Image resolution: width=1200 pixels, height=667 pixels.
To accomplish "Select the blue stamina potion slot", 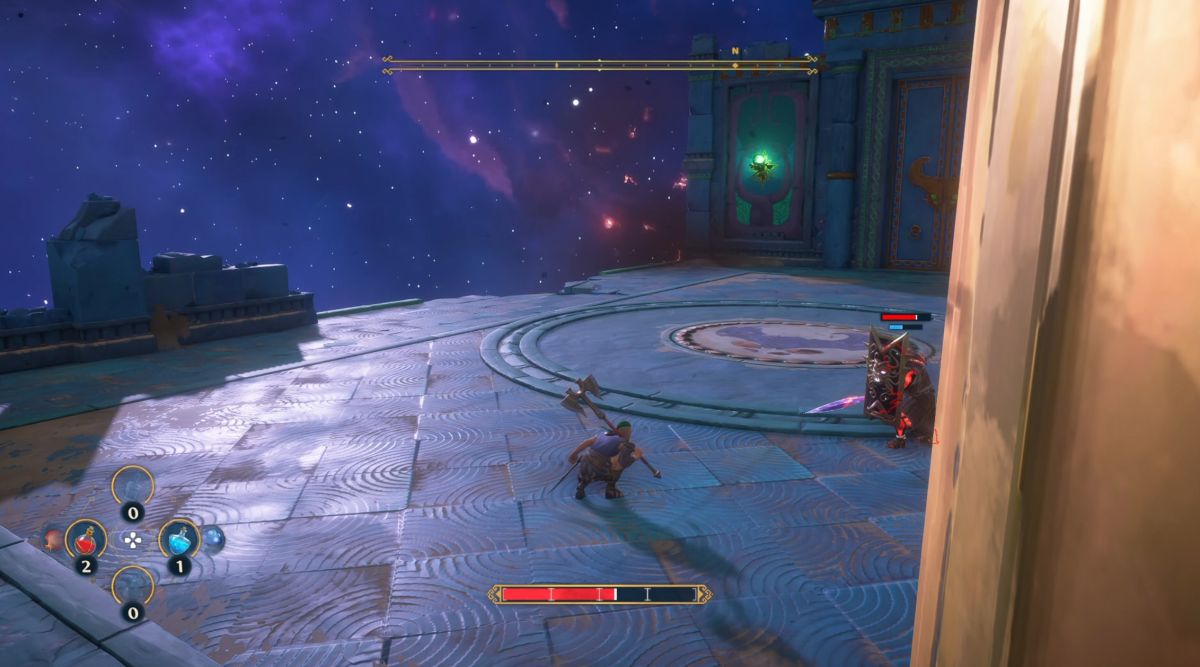I will click(178, 539).
